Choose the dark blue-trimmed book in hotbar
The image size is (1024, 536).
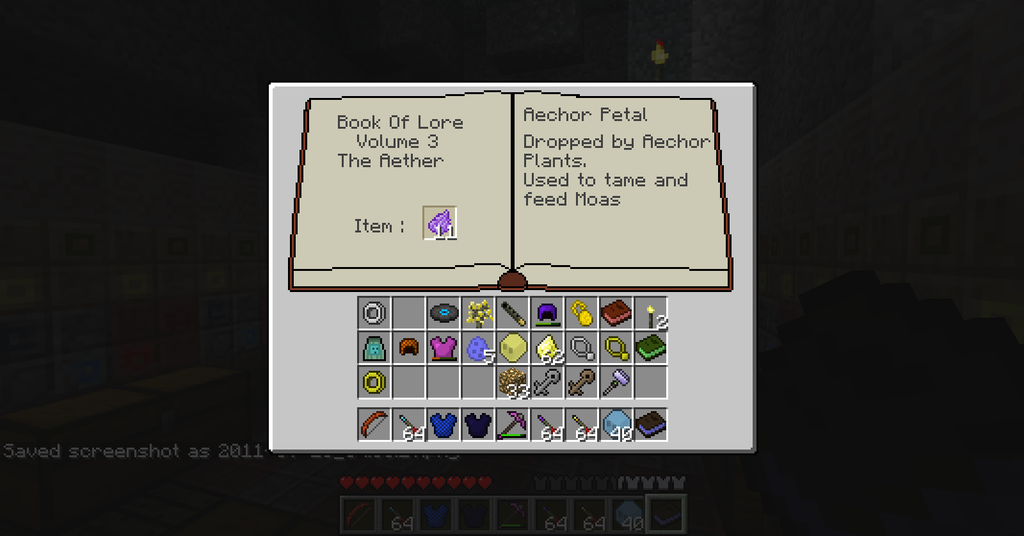[651, 424]
